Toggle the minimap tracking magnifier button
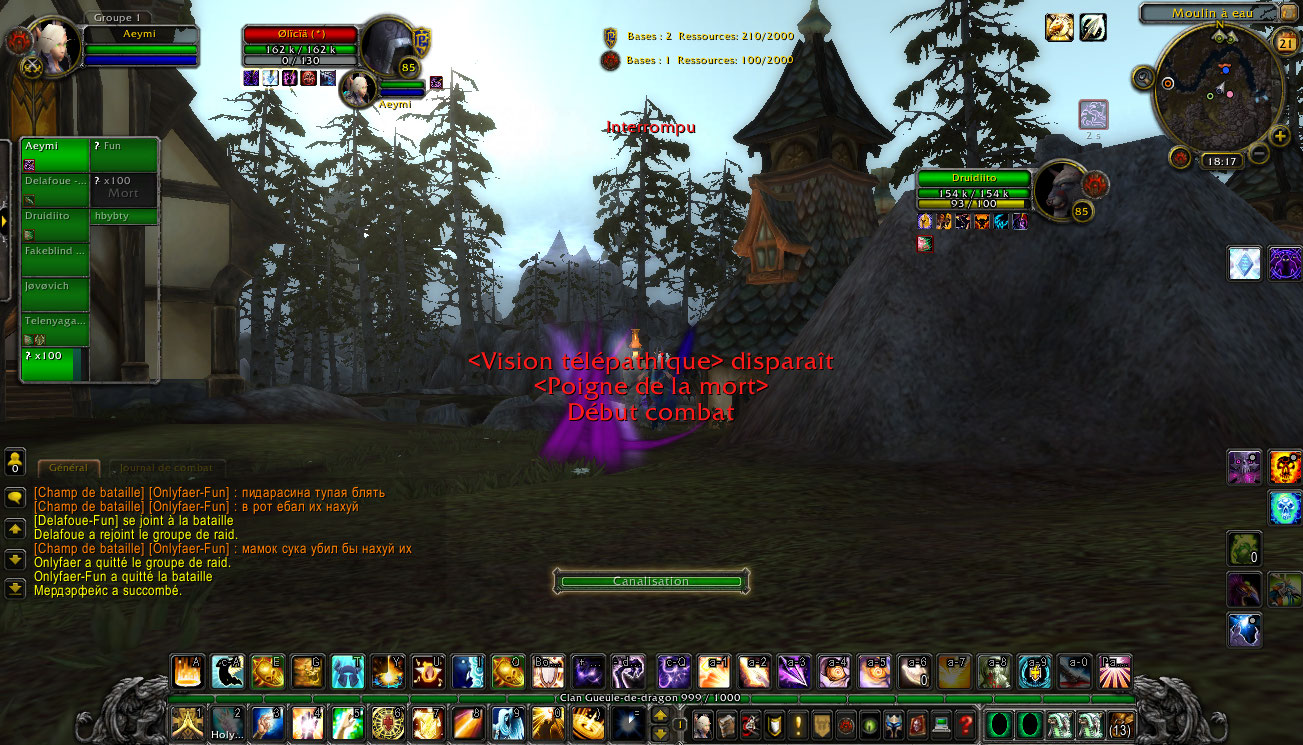1303x745 pixels. (1144, 76)
